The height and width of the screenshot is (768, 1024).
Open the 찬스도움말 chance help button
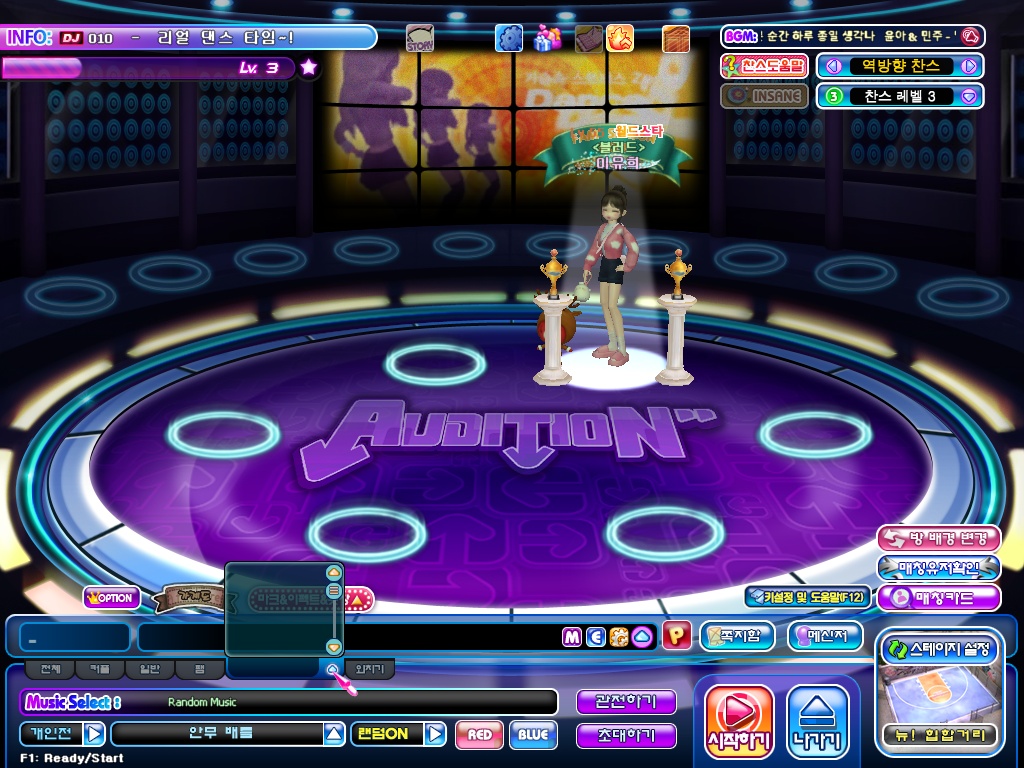tap(764, 67)
